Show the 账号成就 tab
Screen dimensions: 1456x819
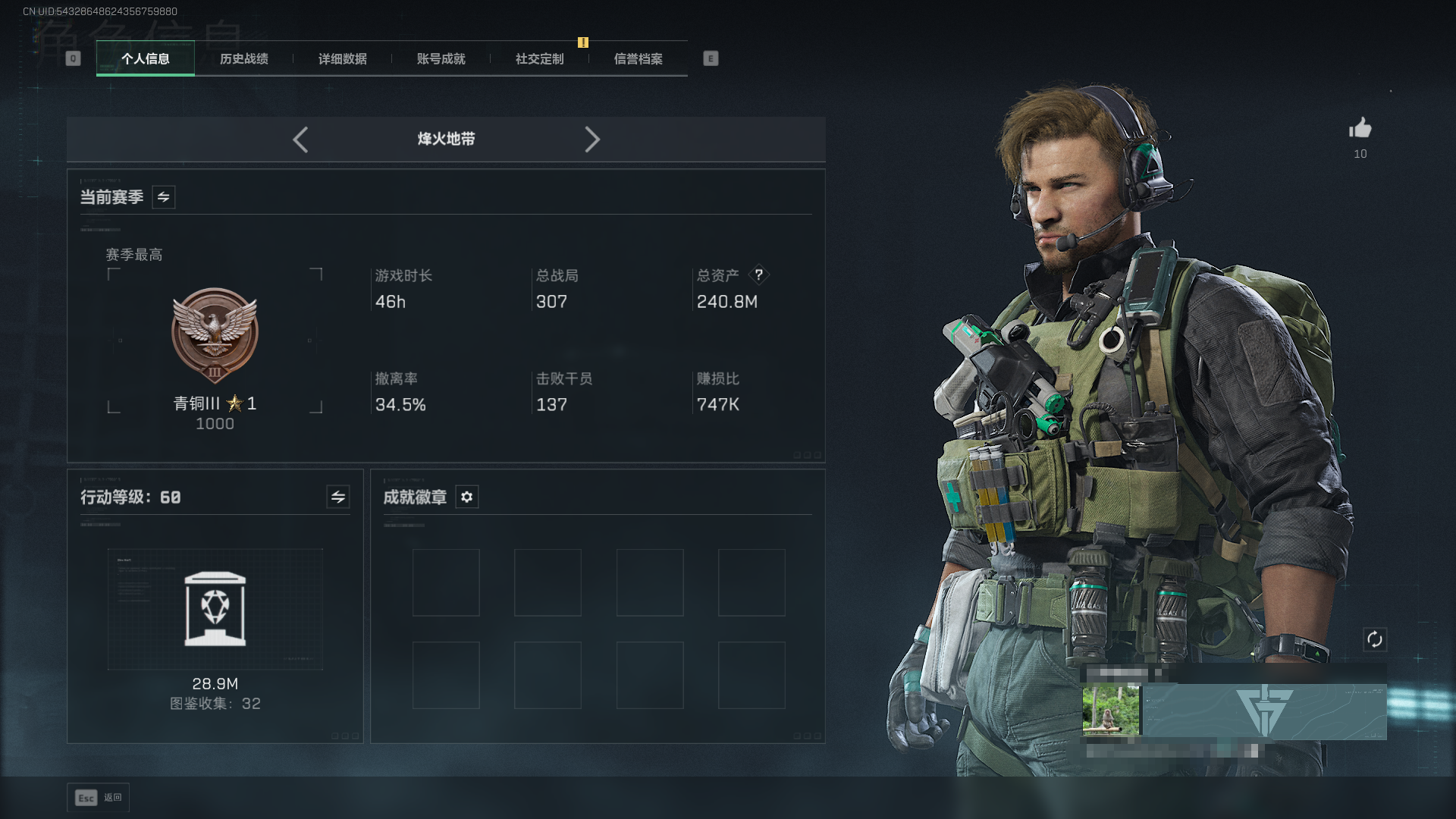441,58
